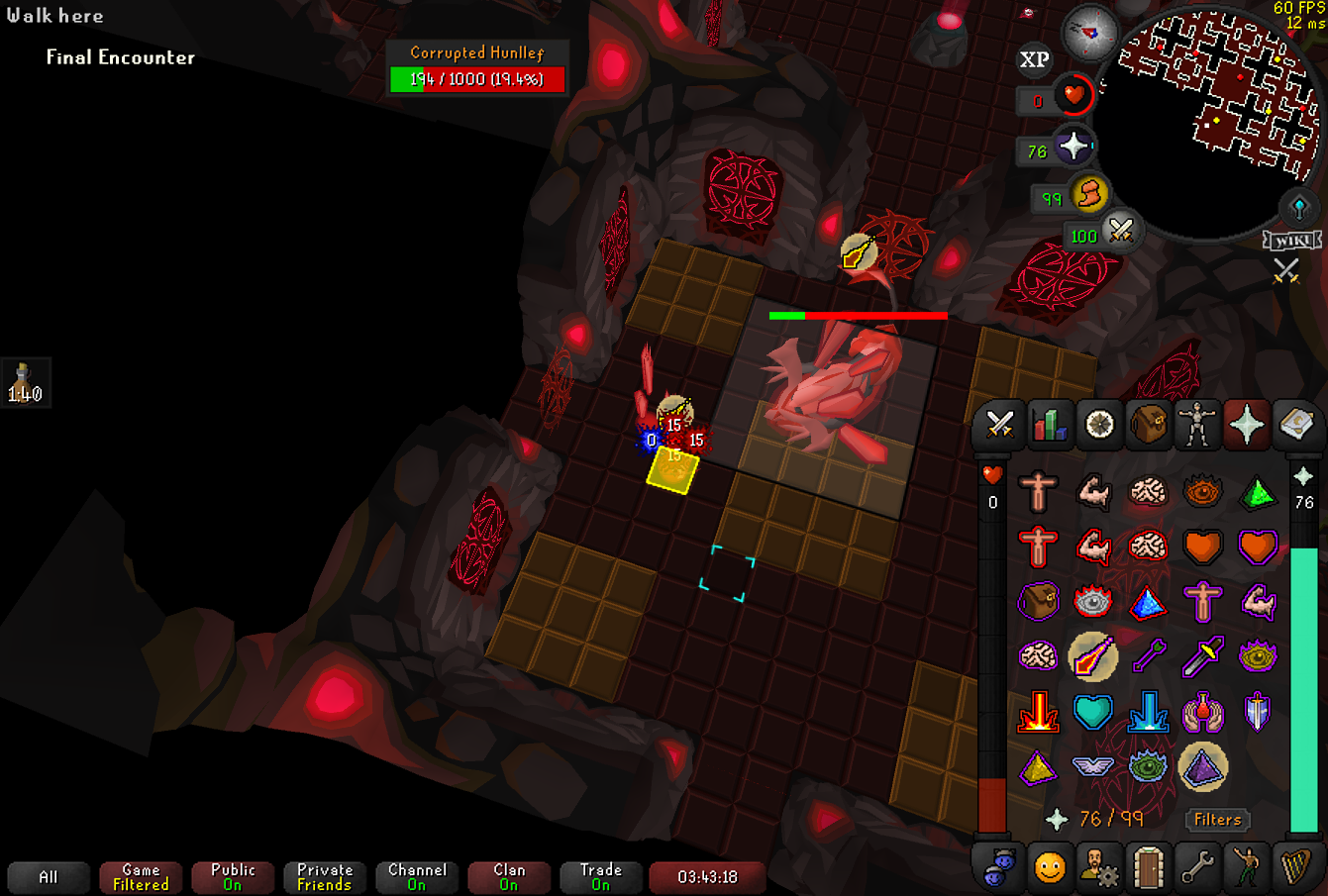Turn off the highlighted wand prayer
Viewport: 1328px width, 896px height.
pyautogui.click(x=1093, y=655)
